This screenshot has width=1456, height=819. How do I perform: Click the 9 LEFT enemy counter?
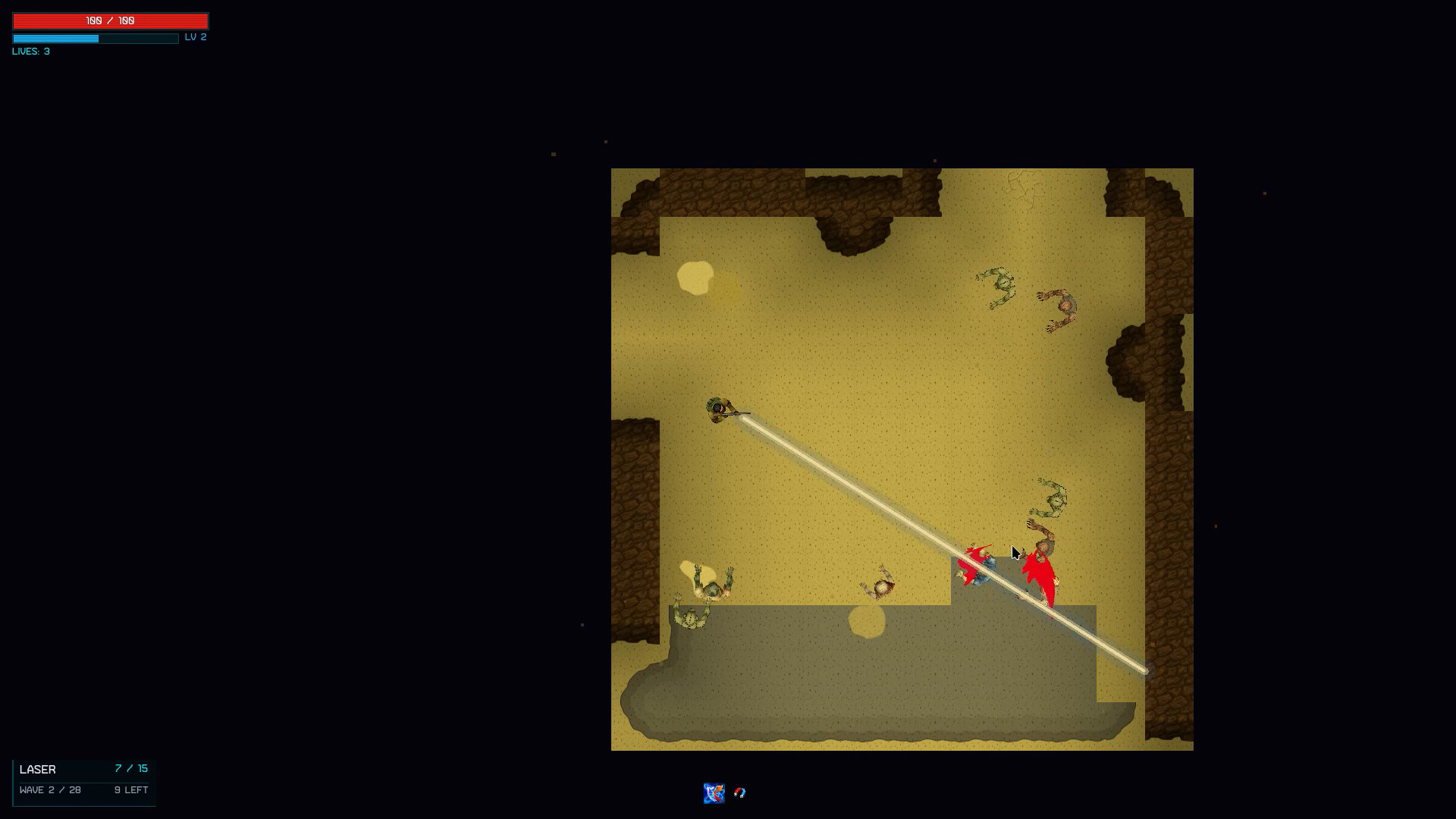tap(130, 789)
